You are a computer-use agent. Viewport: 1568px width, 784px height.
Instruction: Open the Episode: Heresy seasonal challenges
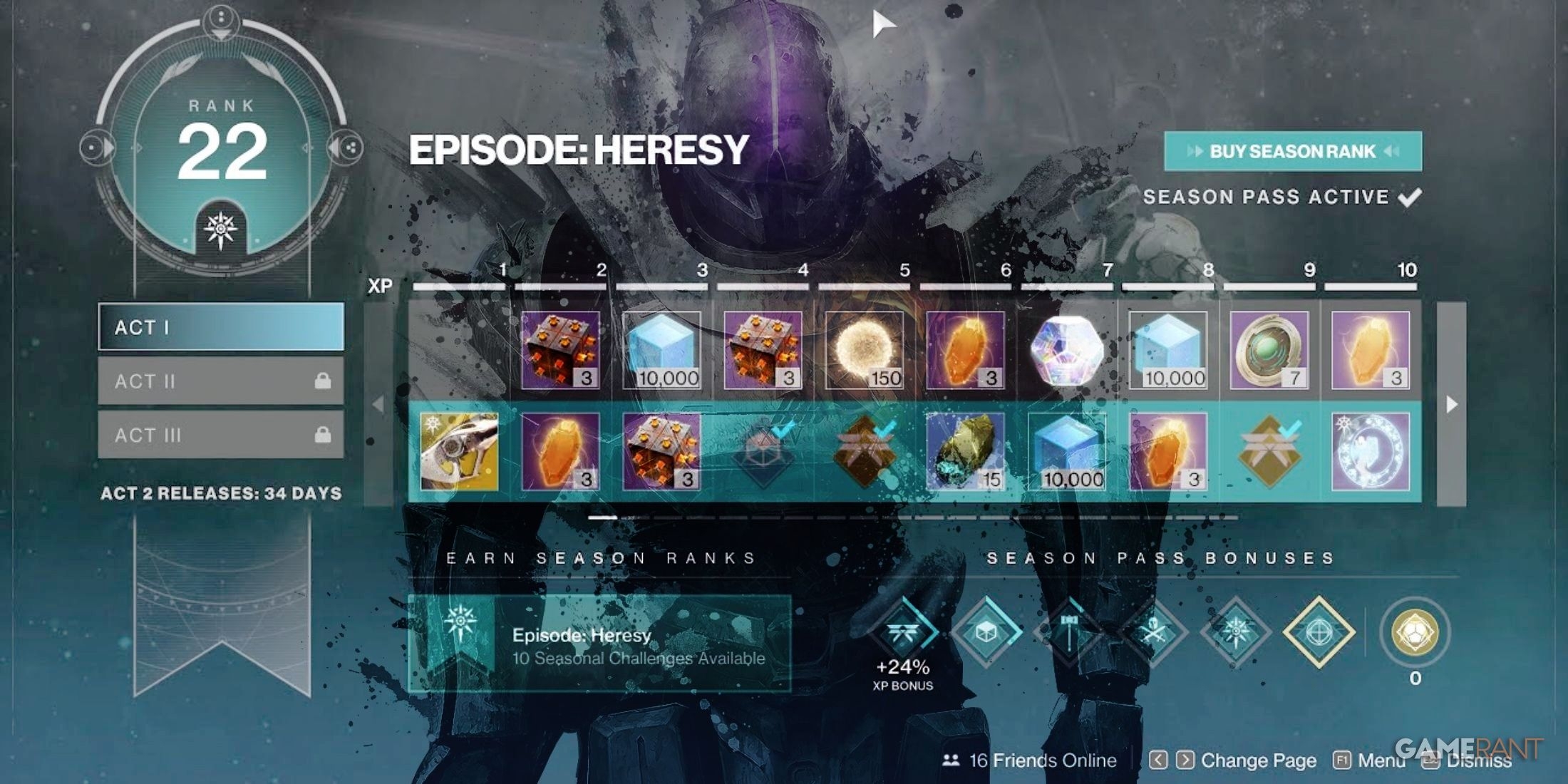pyautogui.click(x=599, y=644)
